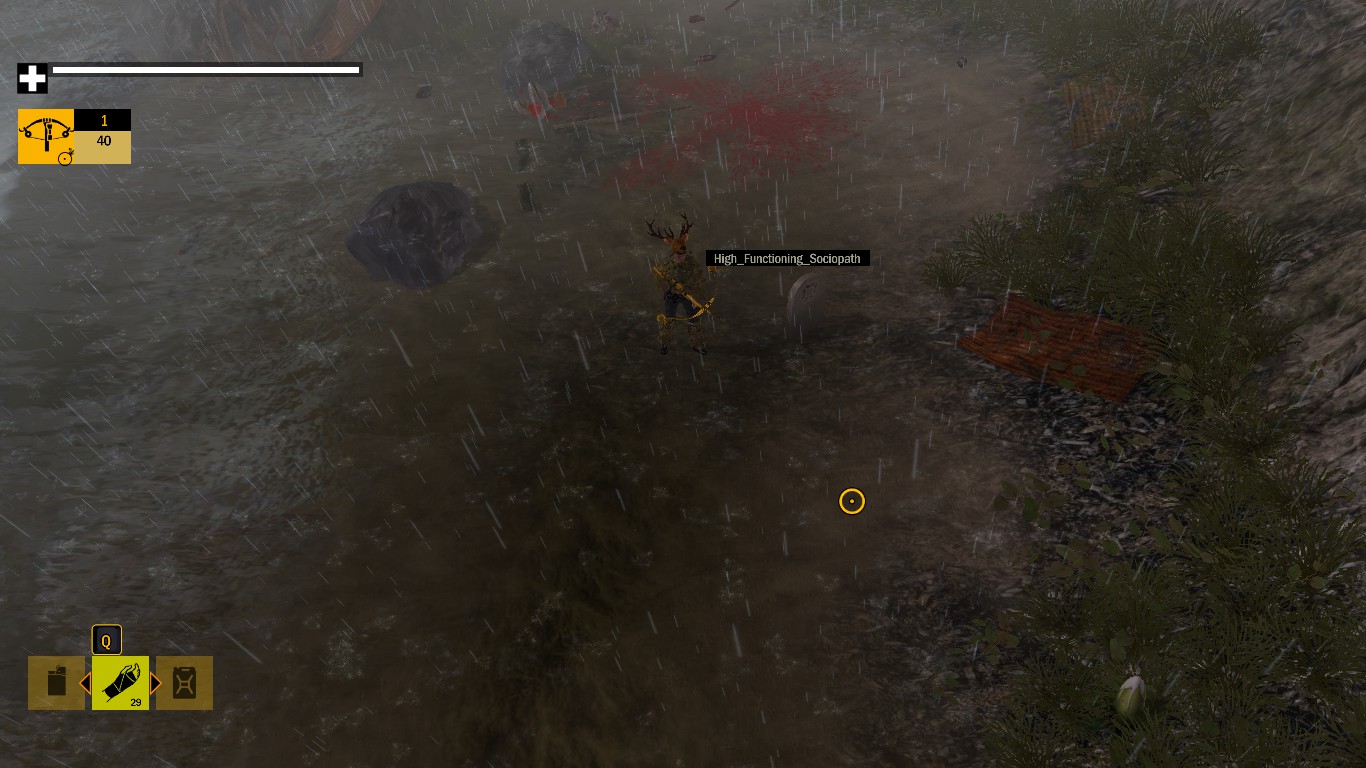The height and width of the screenshot is (768, 1366).
Task: Click the player character model
Action: tap(678, 290)
